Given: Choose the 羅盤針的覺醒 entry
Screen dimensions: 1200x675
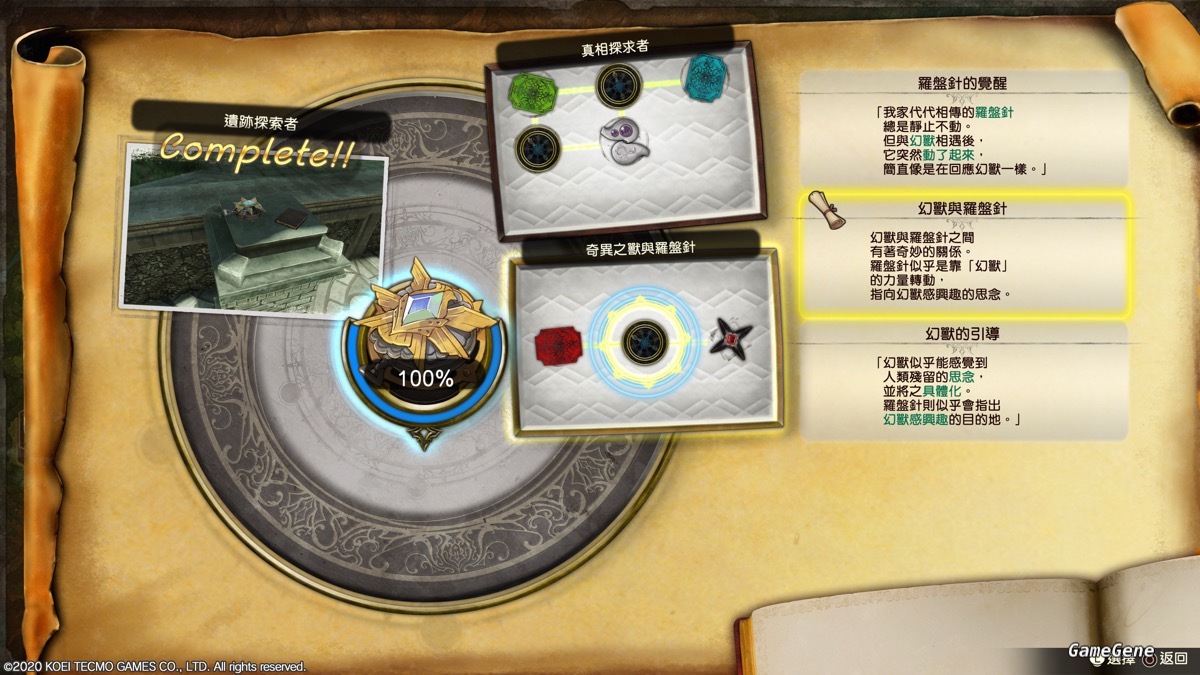Looking at the screenshot, I should pos(966,125).
